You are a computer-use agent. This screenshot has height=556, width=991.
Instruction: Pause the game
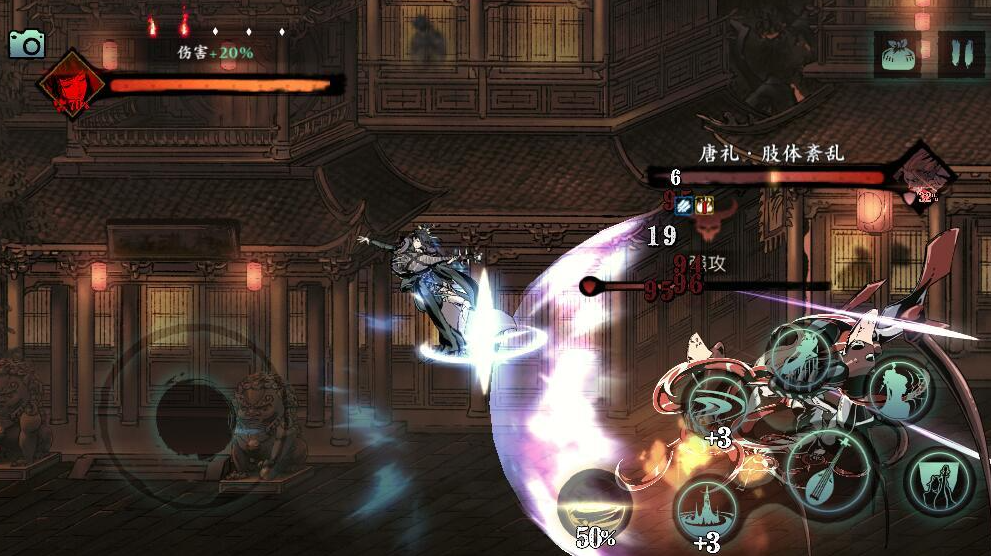point(961,54)
